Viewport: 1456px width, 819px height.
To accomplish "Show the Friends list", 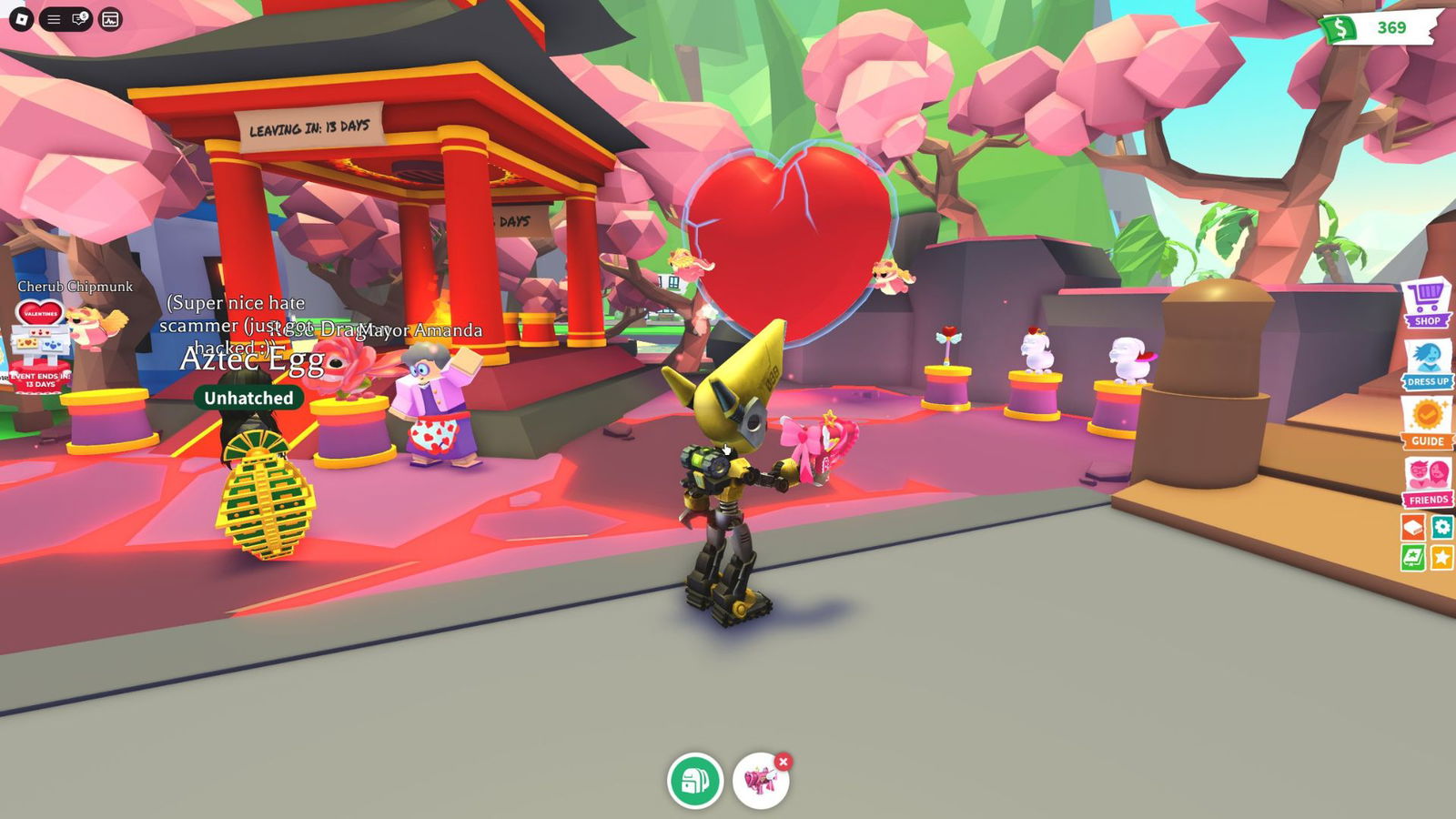I will coord(1427,482).
